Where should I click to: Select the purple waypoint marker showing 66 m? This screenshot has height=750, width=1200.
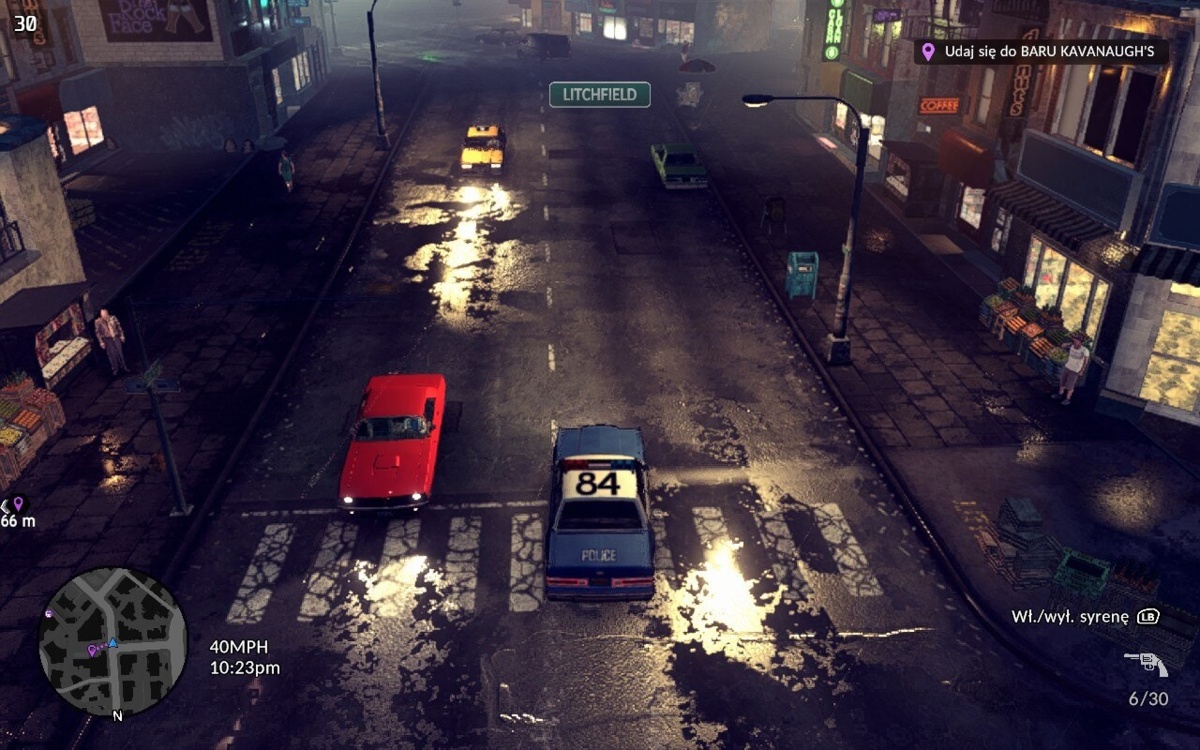pos(17,504)
